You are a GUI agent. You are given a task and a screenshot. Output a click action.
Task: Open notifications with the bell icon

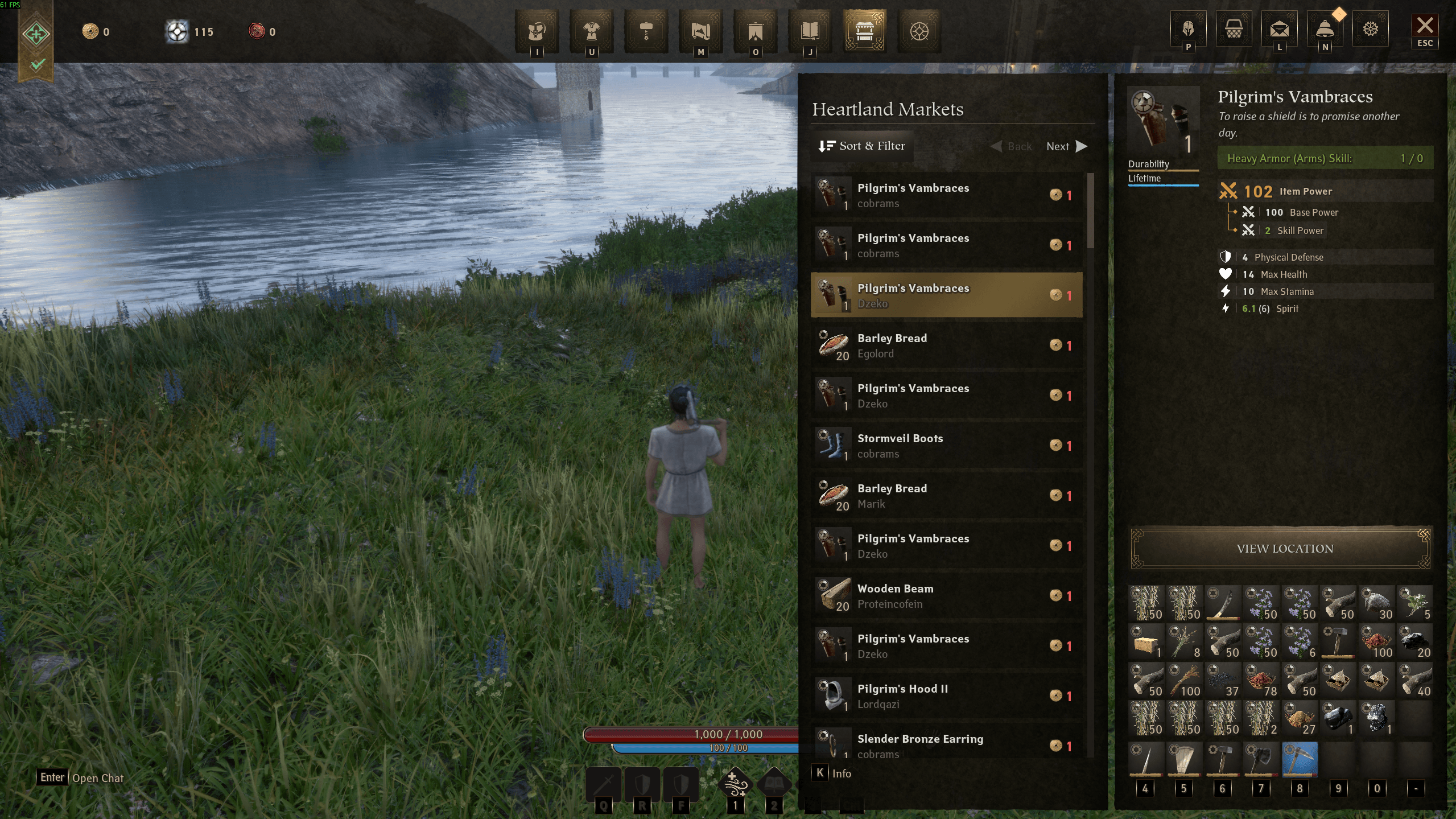[x=1325, y=29]
